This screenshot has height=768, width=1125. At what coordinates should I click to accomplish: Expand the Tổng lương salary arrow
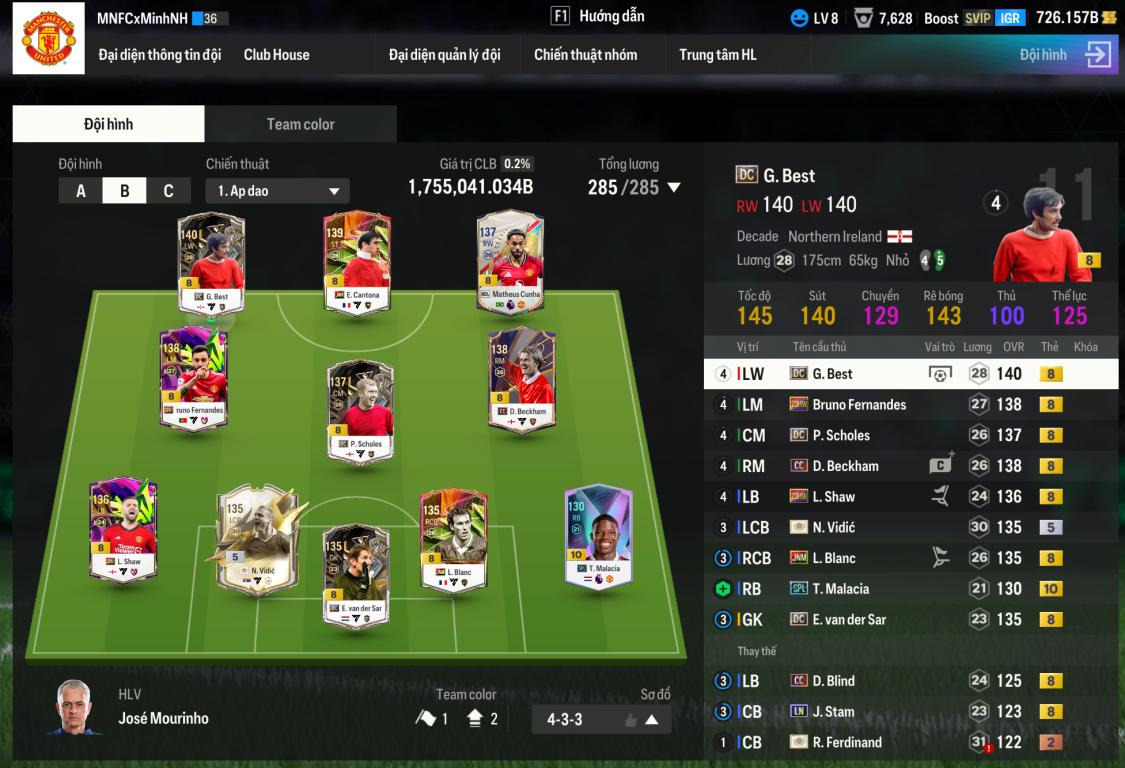pos(674,187)
